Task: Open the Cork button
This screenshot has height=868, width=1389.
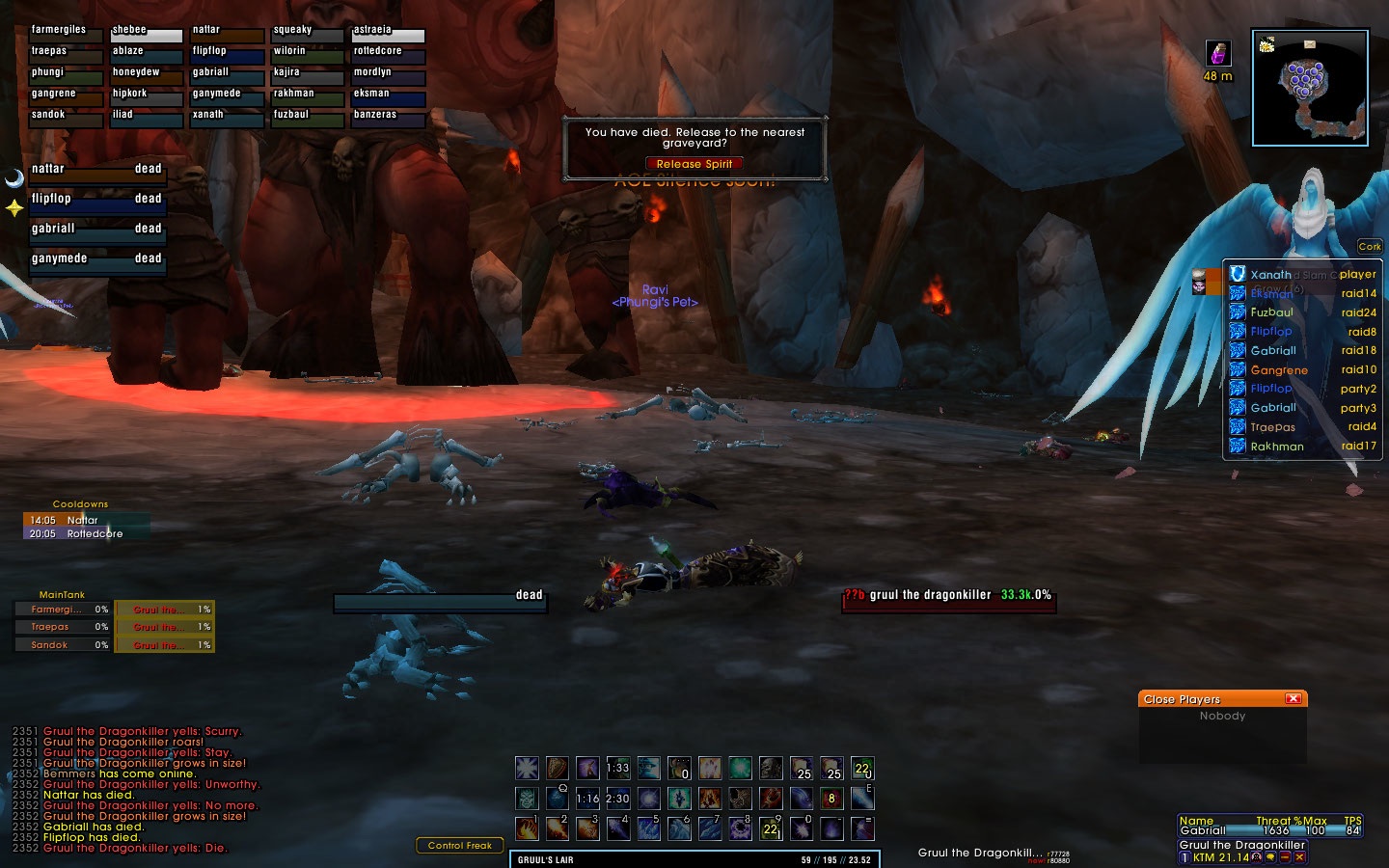Action: point(1370,247)
